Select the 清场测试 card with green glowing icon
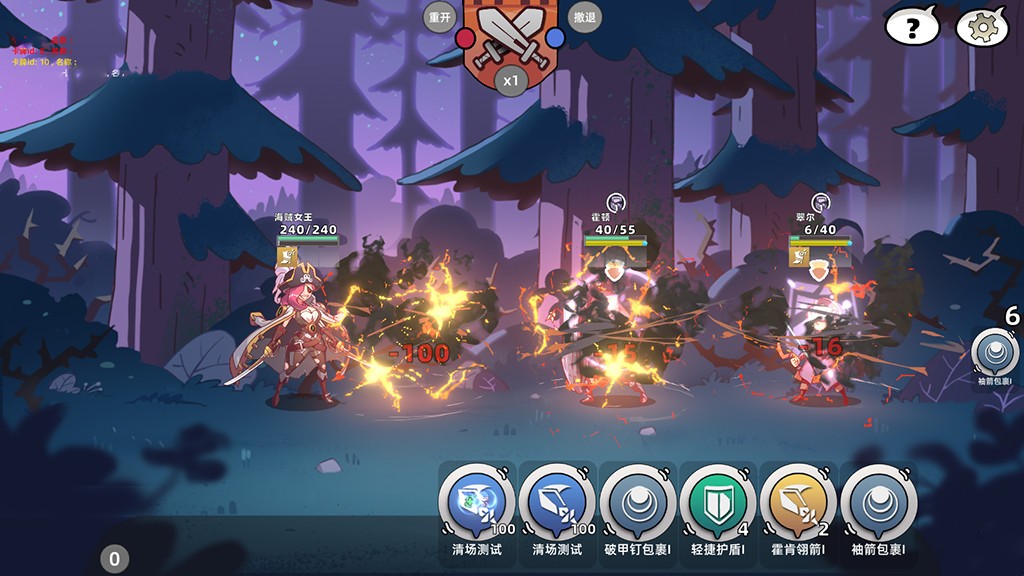 [x=476, y=503]
